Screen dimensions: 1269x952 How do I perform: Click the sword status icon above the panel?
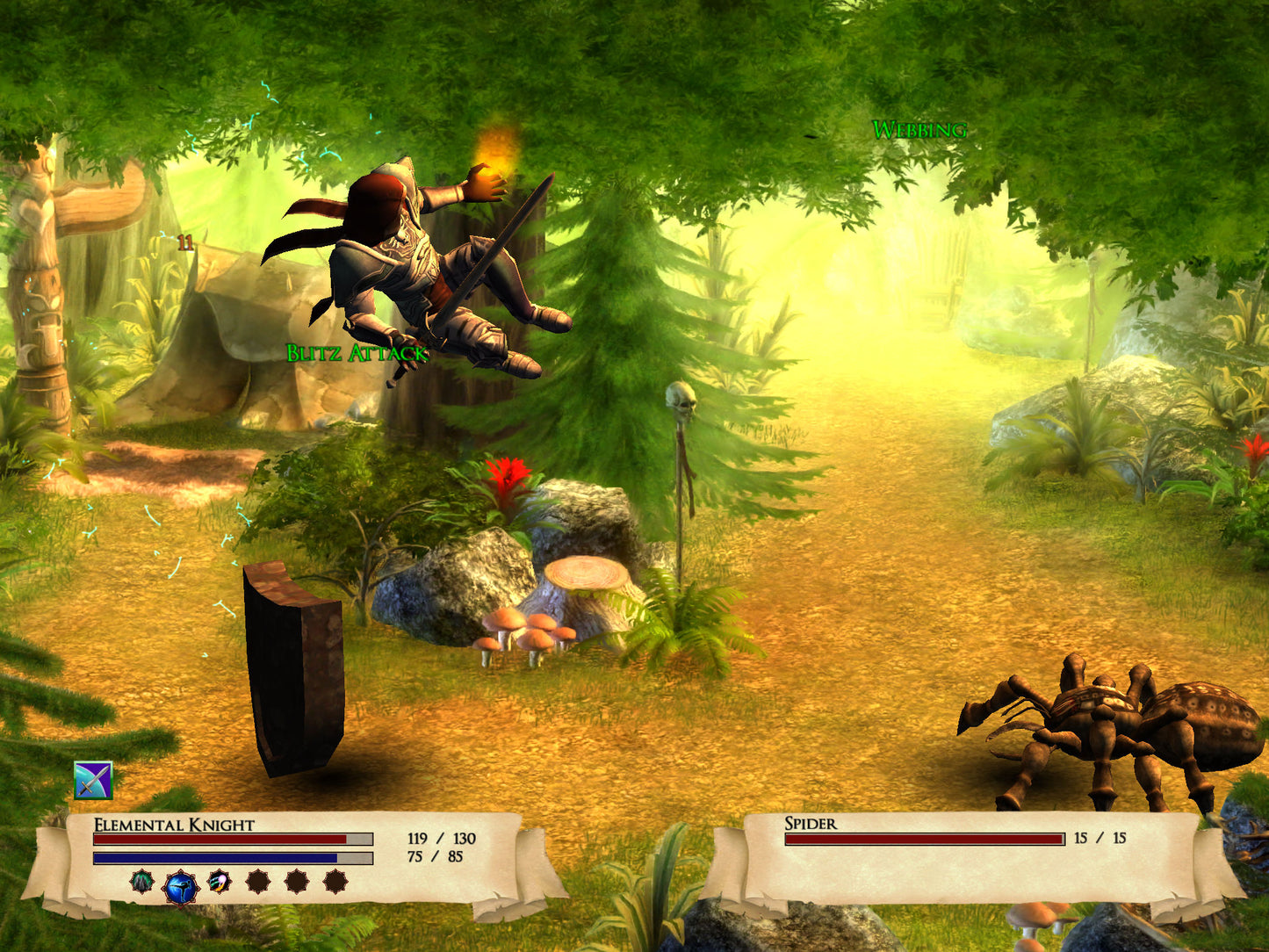coord(93,780)
